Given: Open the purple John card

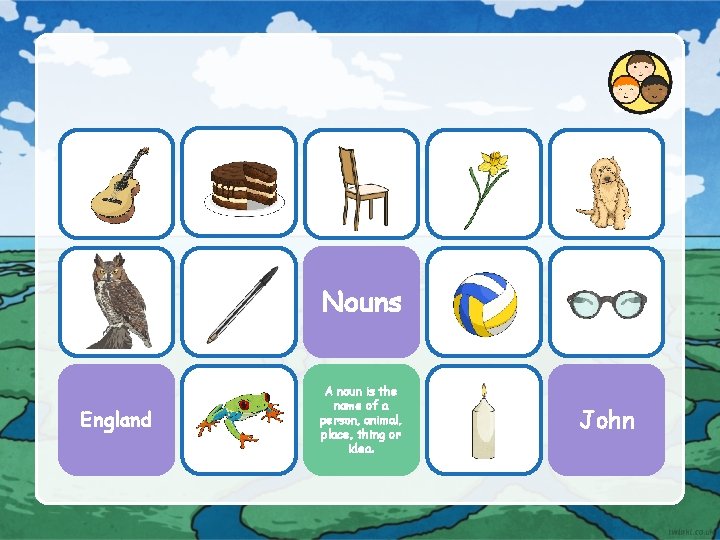Looking at the screenshot, I should coord(606,420).
